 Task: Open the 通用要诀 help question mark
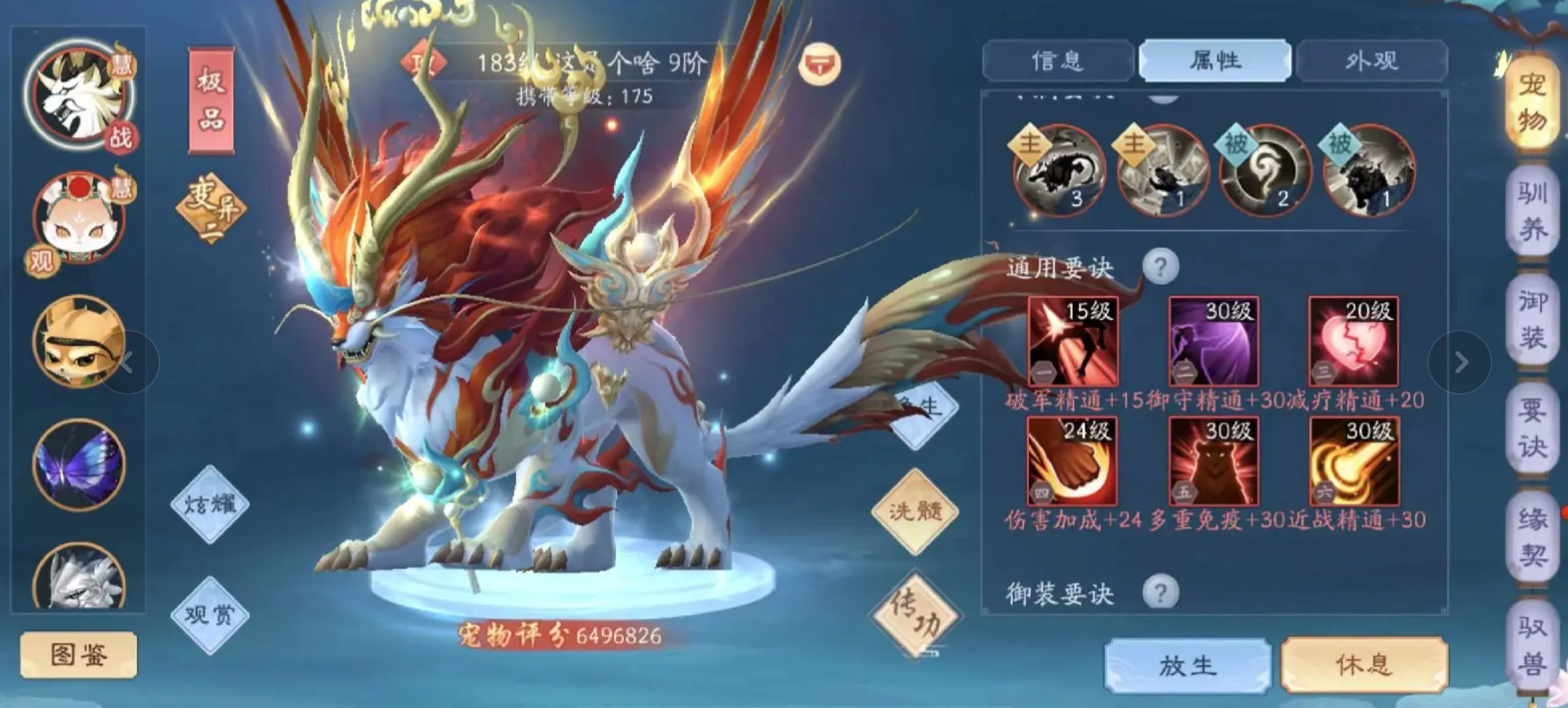click(x=1162, y=265)
